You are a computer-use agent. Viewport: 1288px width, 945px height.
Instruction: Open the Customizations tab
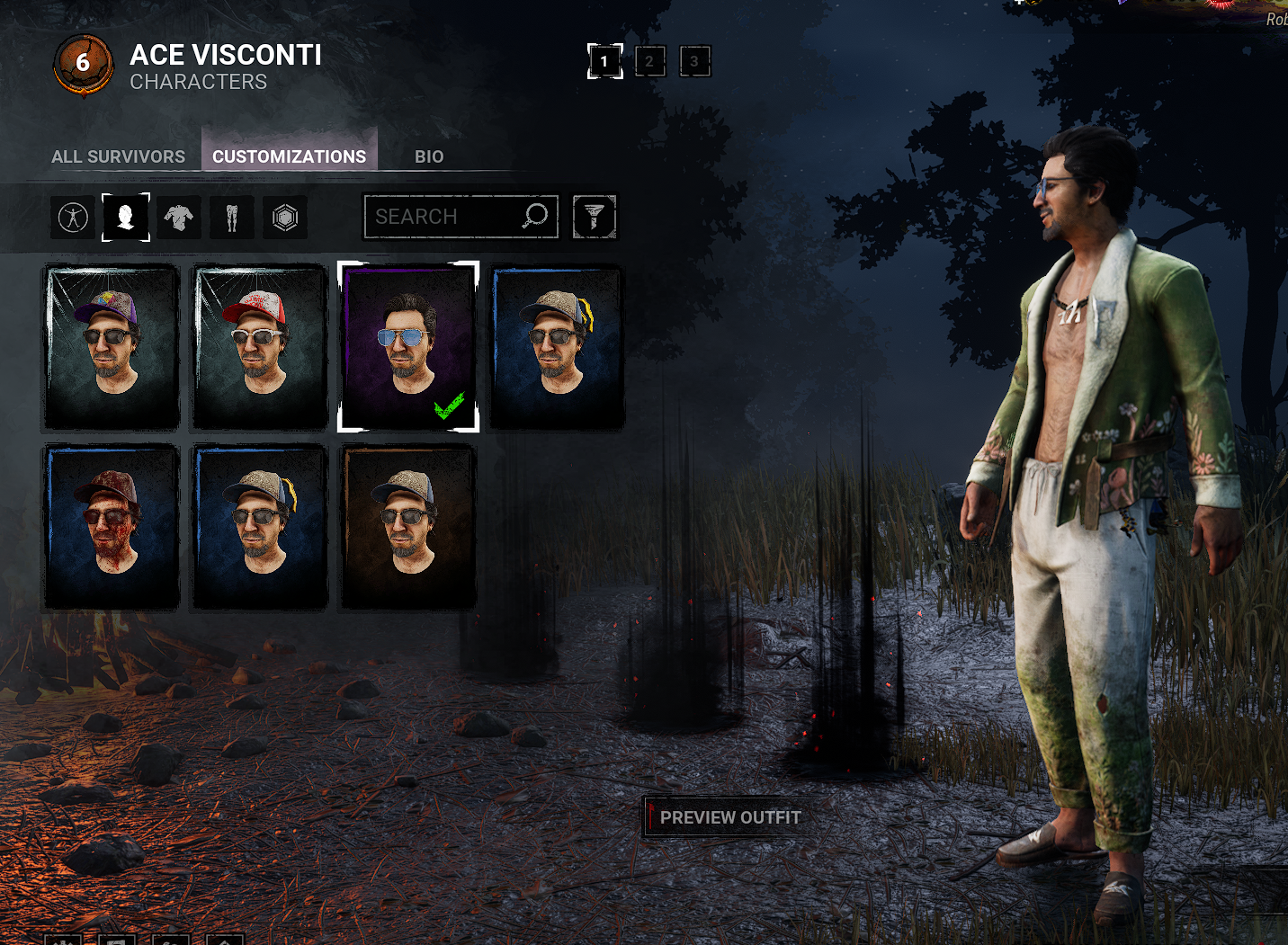(x=289, y=156)
